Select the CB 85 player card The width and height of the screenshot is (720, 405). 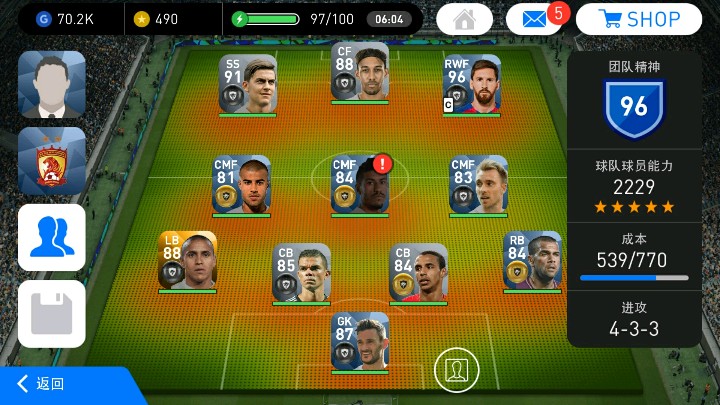pyautogui.click(x=301, y=272)
